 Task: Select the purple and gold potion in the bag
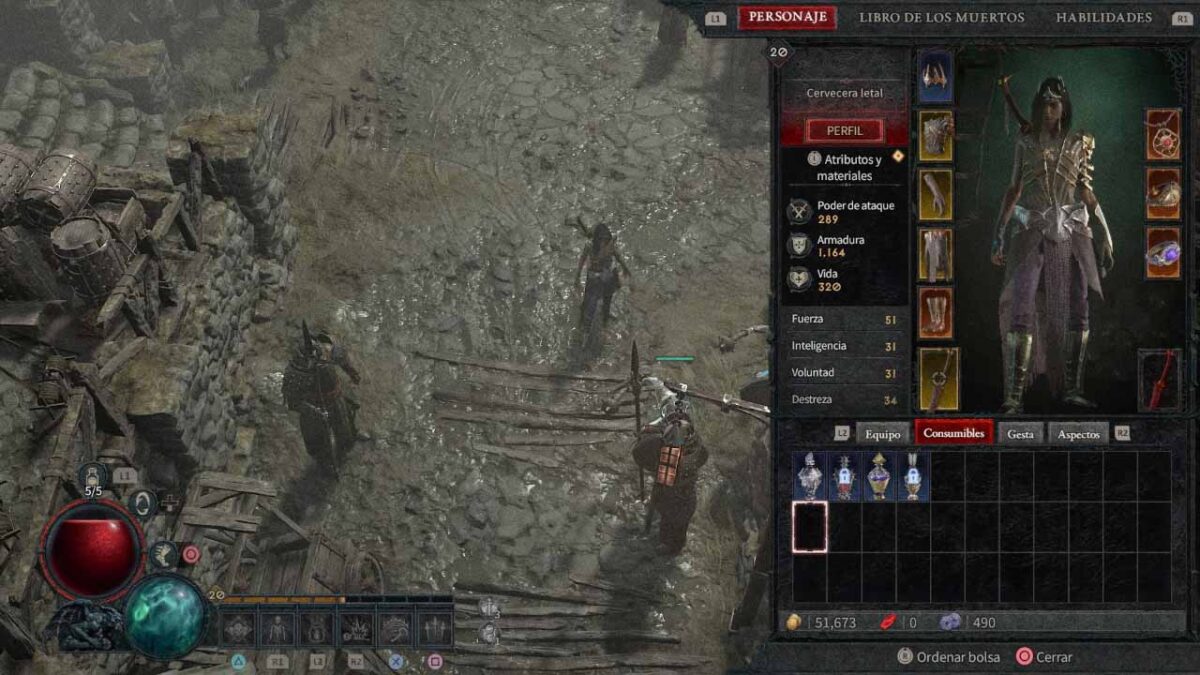(x=878, y=476)
